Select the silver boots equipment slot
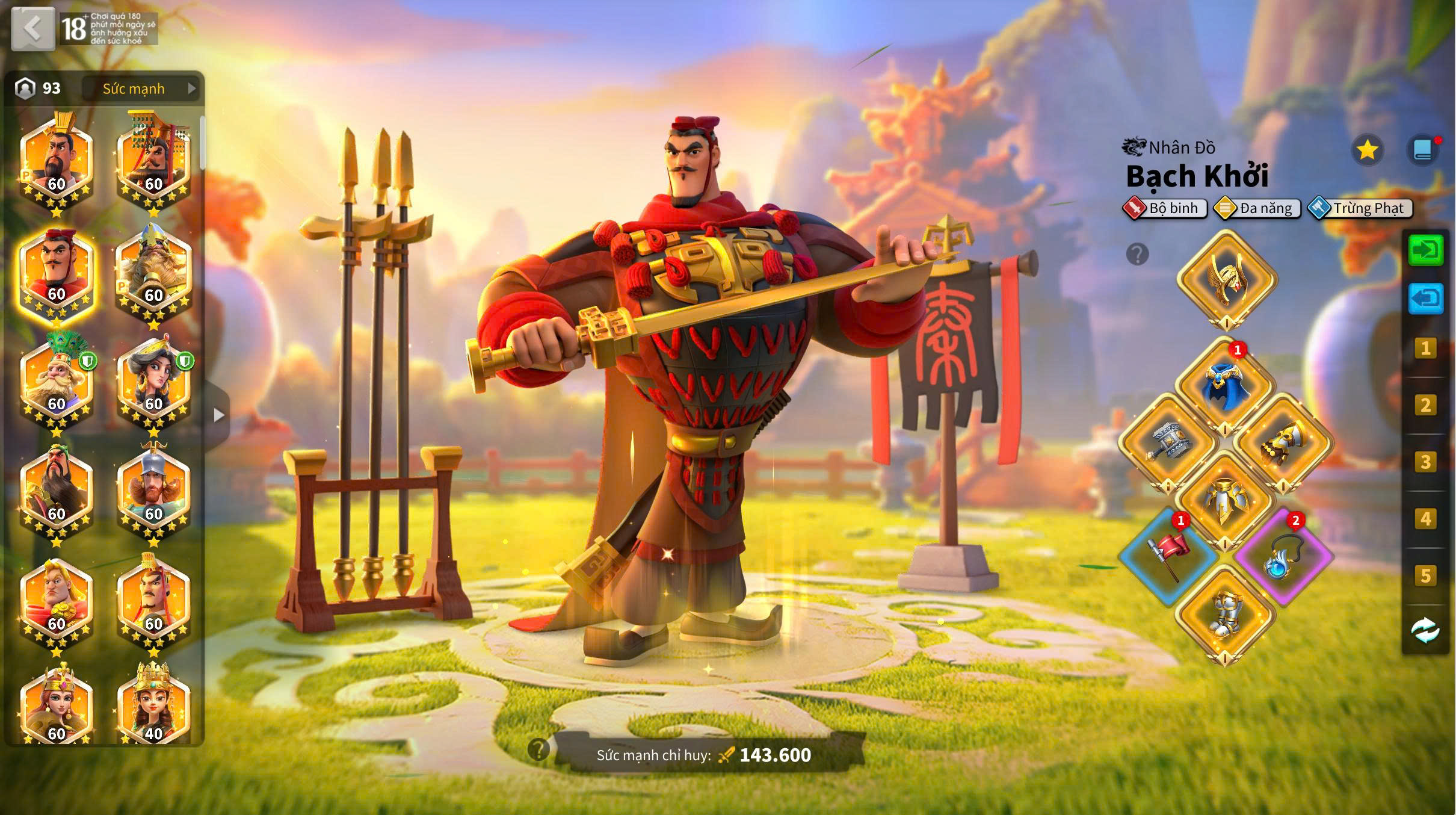 click(x=1225, y=614)
